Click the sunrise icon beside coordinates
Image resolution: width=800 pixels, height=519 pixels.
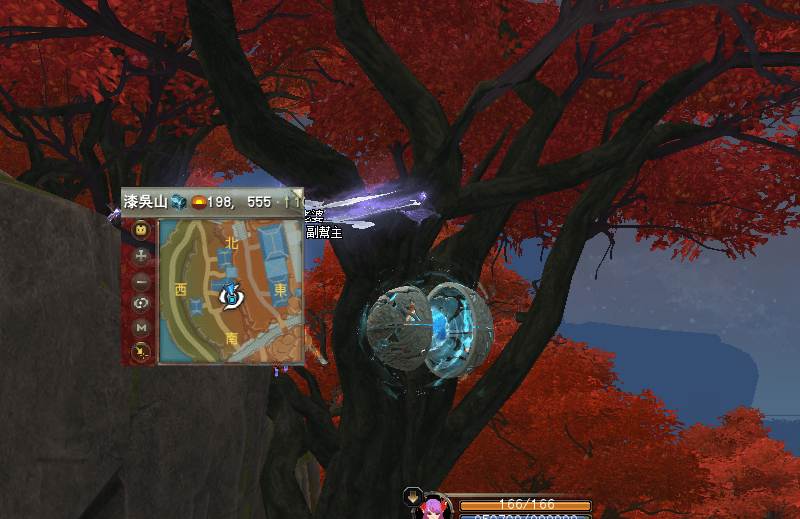tap(199, 202)
